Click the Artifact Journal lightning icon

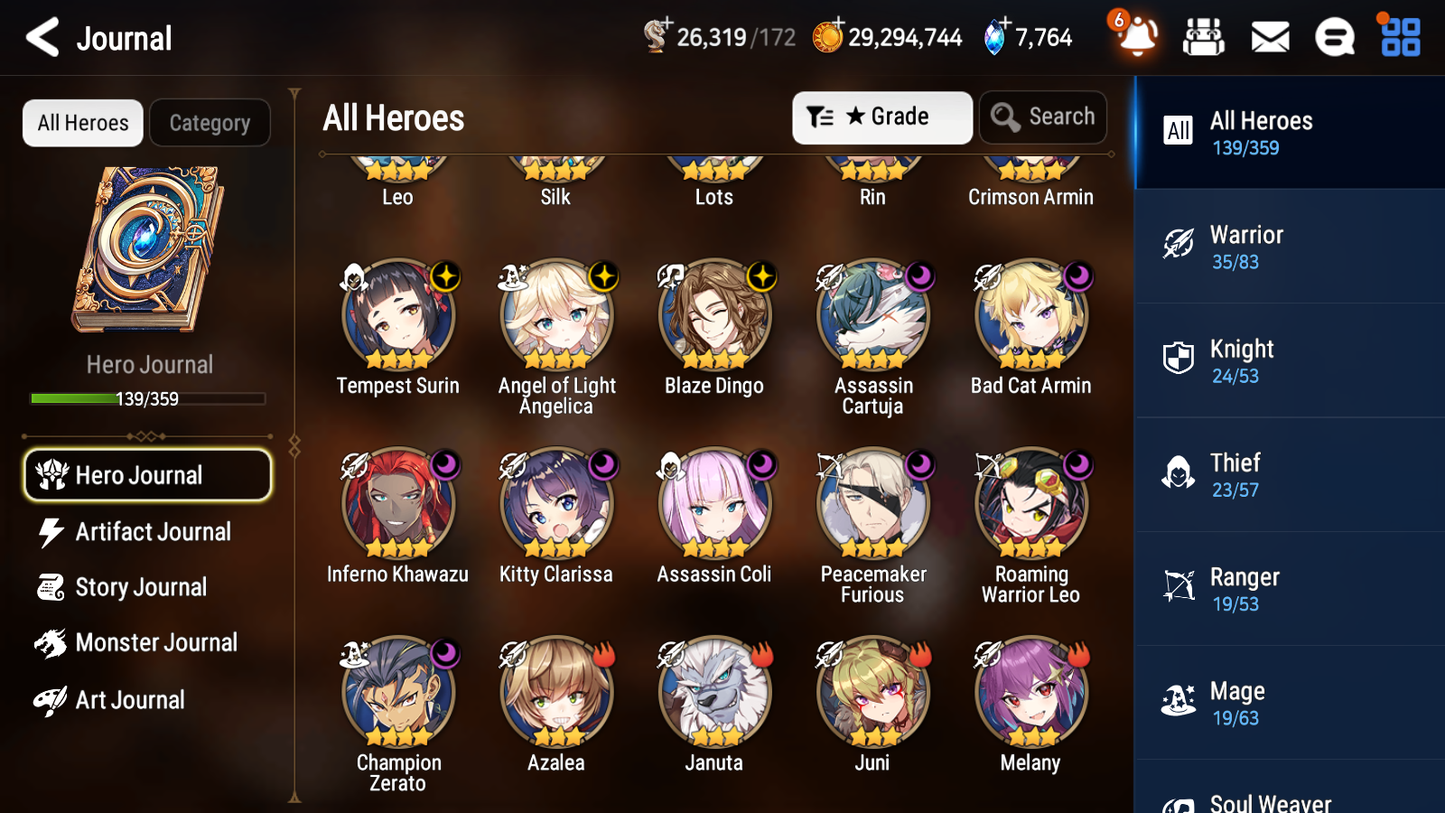click(52, 531)
